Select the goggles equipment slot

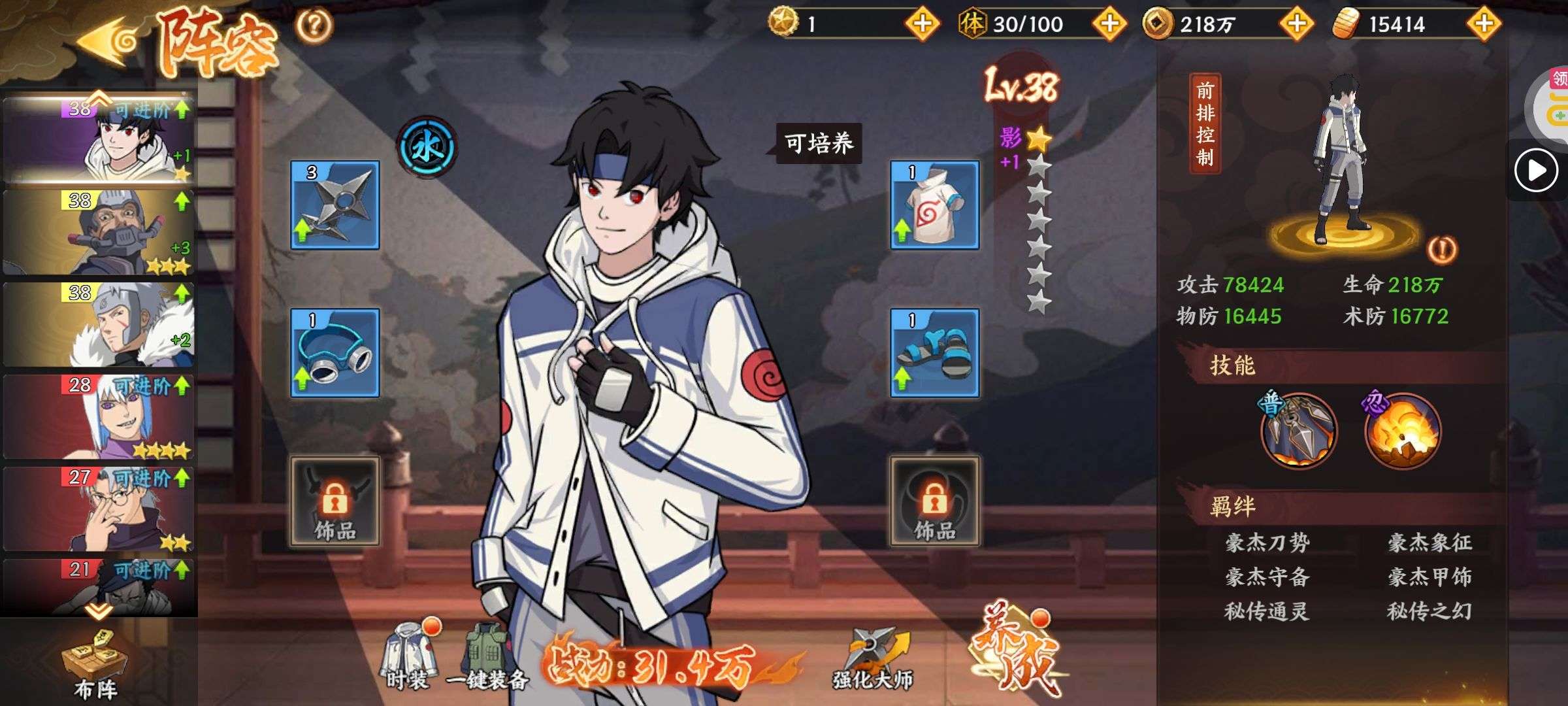[x=335, y=353]
